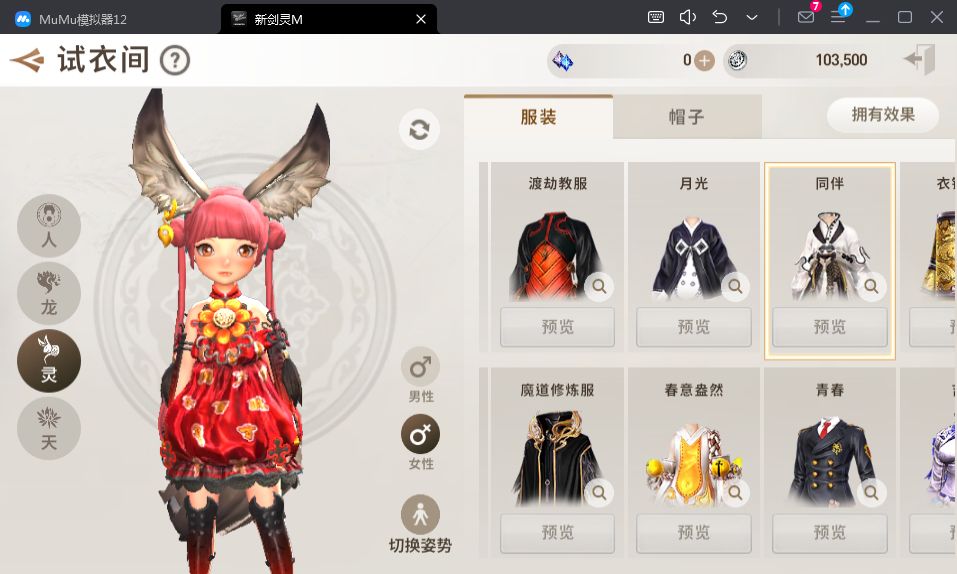Preview the 同伴 outfit

tap(829, 327)
